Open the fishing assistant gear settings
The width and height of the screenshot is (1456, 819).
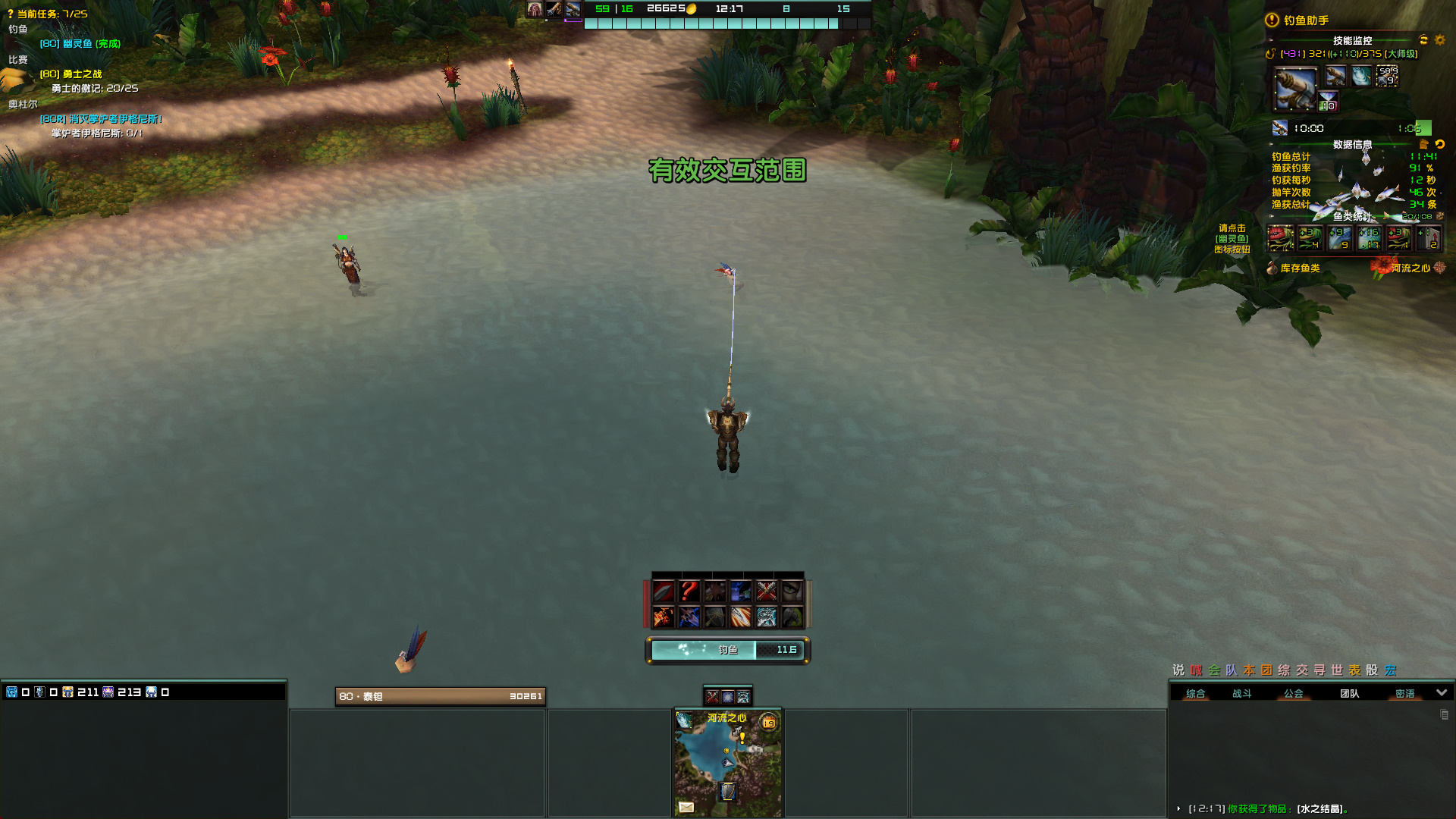1439,40
